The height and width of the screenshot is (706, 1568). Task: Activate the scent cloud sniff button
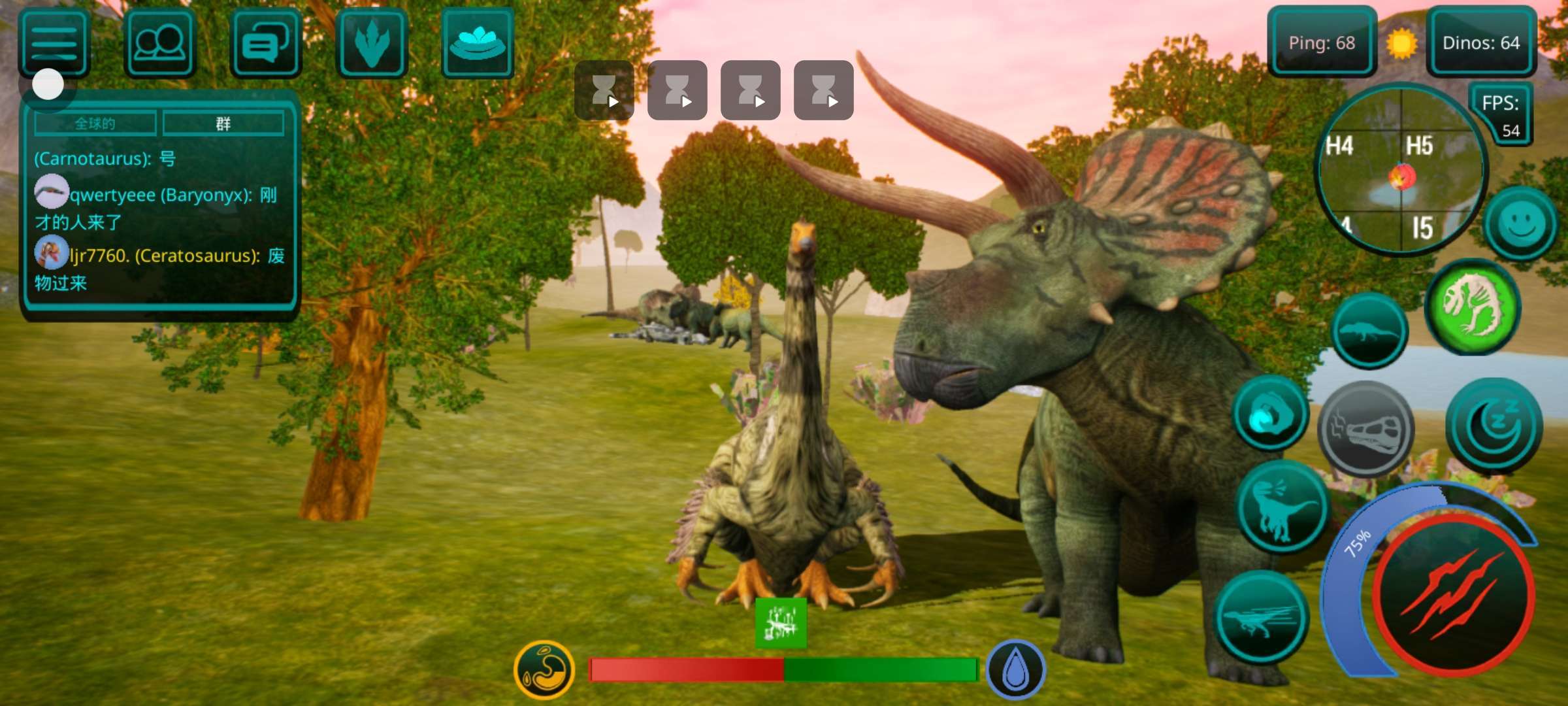coord(1270,414)
